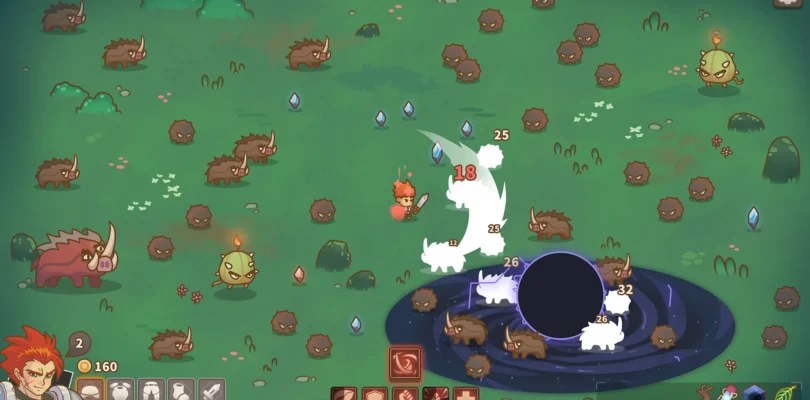
Task: Select the boots equipment slot
Action: point(181,389)
